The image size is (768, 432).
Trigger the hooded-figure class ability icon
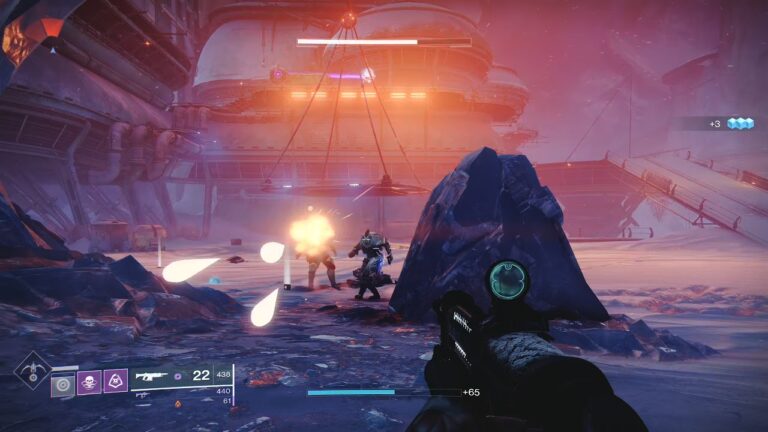(115, 382)
